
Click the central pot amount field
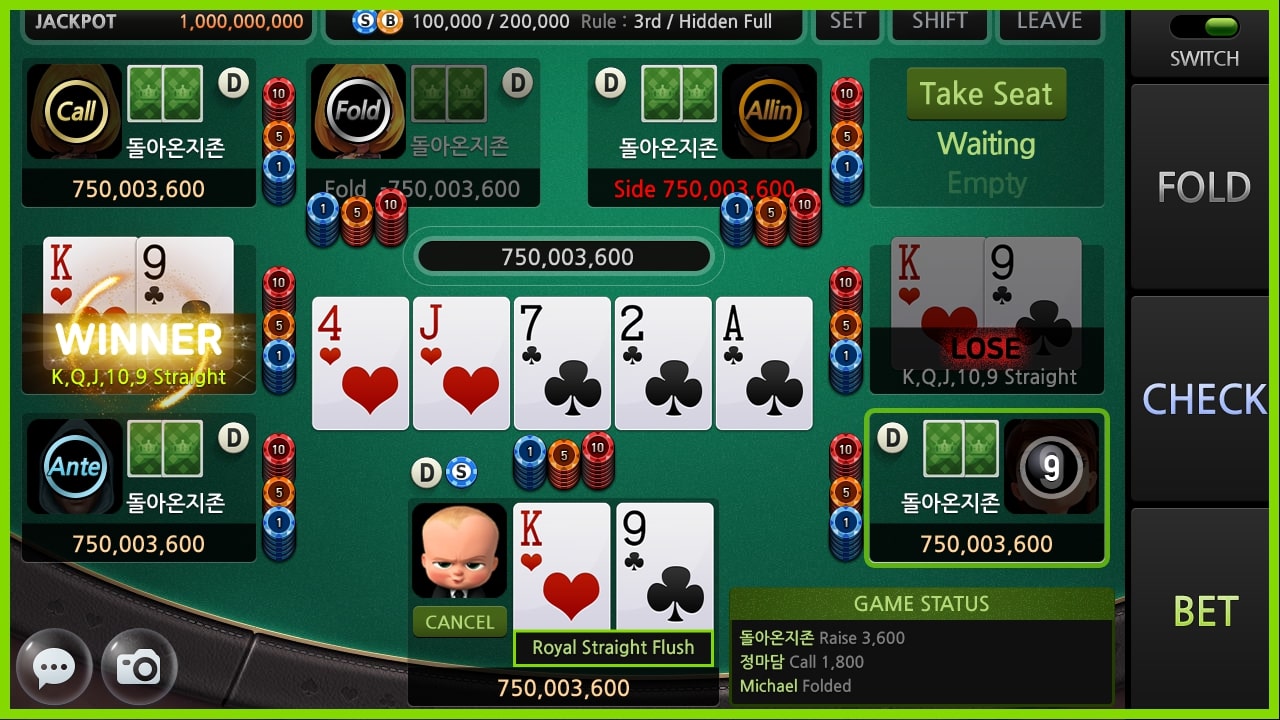pyautogui.click(x=563, y=257)
